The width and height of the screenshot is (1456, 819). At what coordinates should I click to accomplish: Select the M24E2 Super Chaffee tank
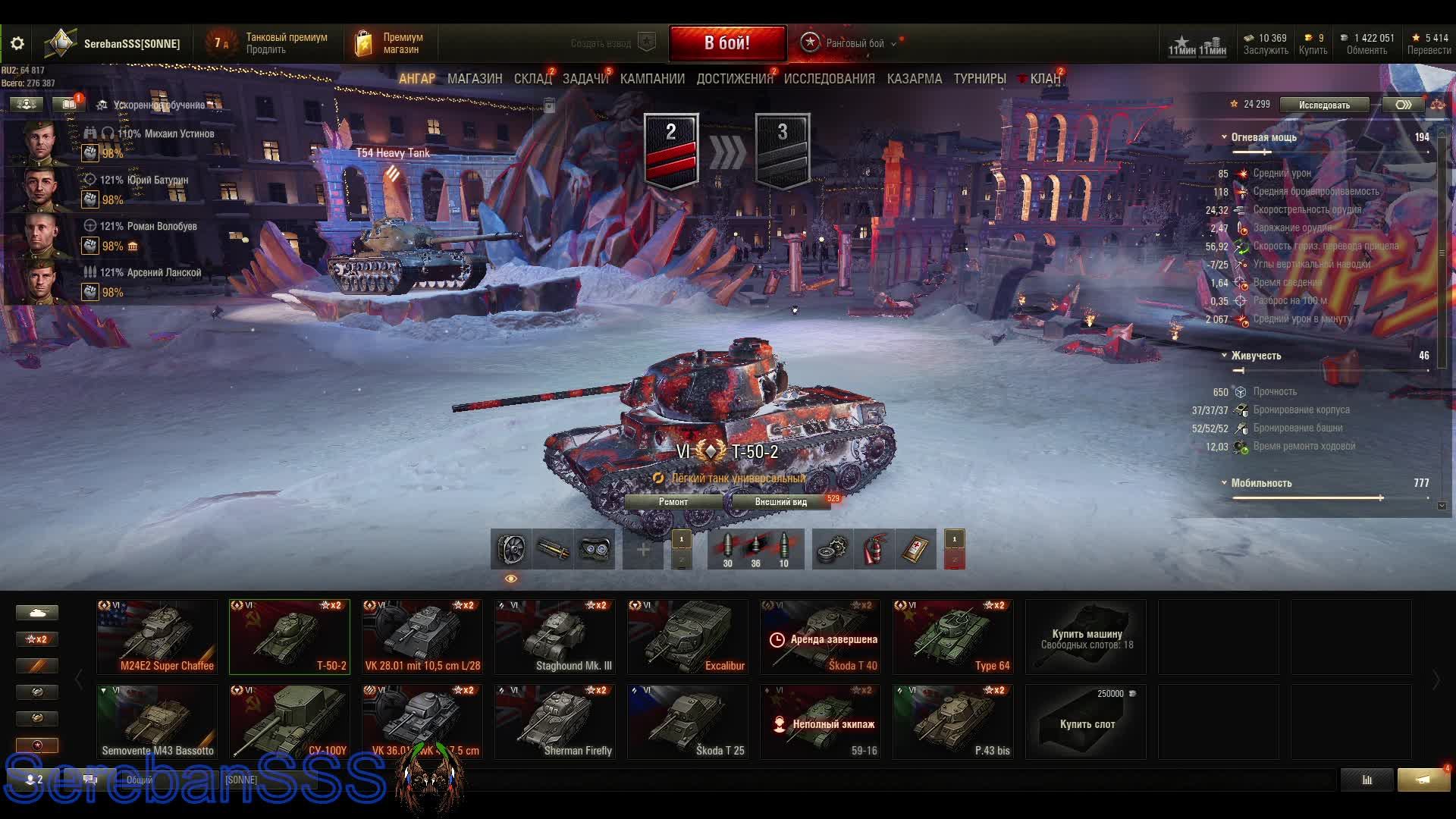157,637
